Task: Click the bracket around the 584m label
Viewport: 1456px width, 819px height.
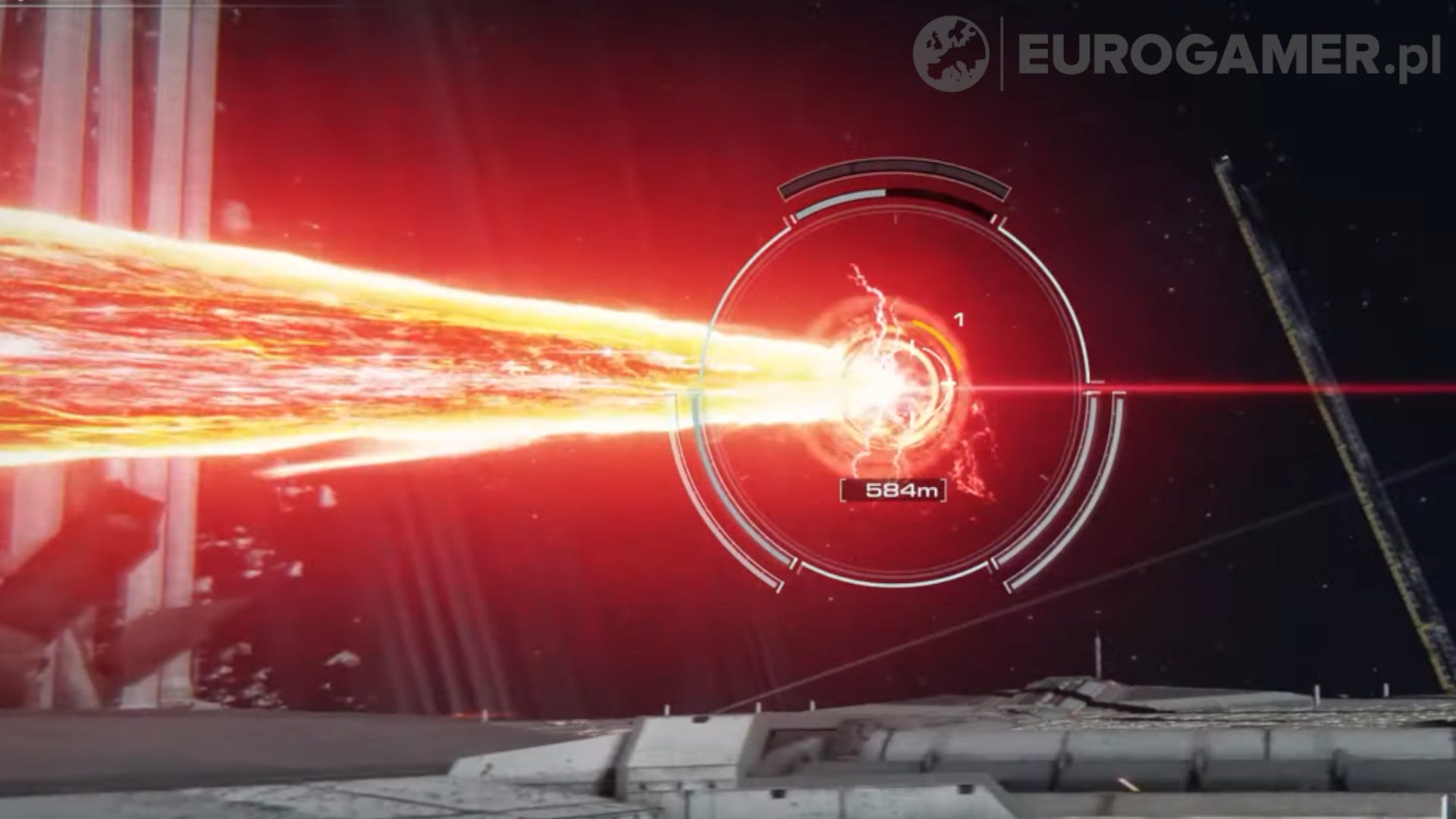Action: pyautogui.click(x=846, y=491)
